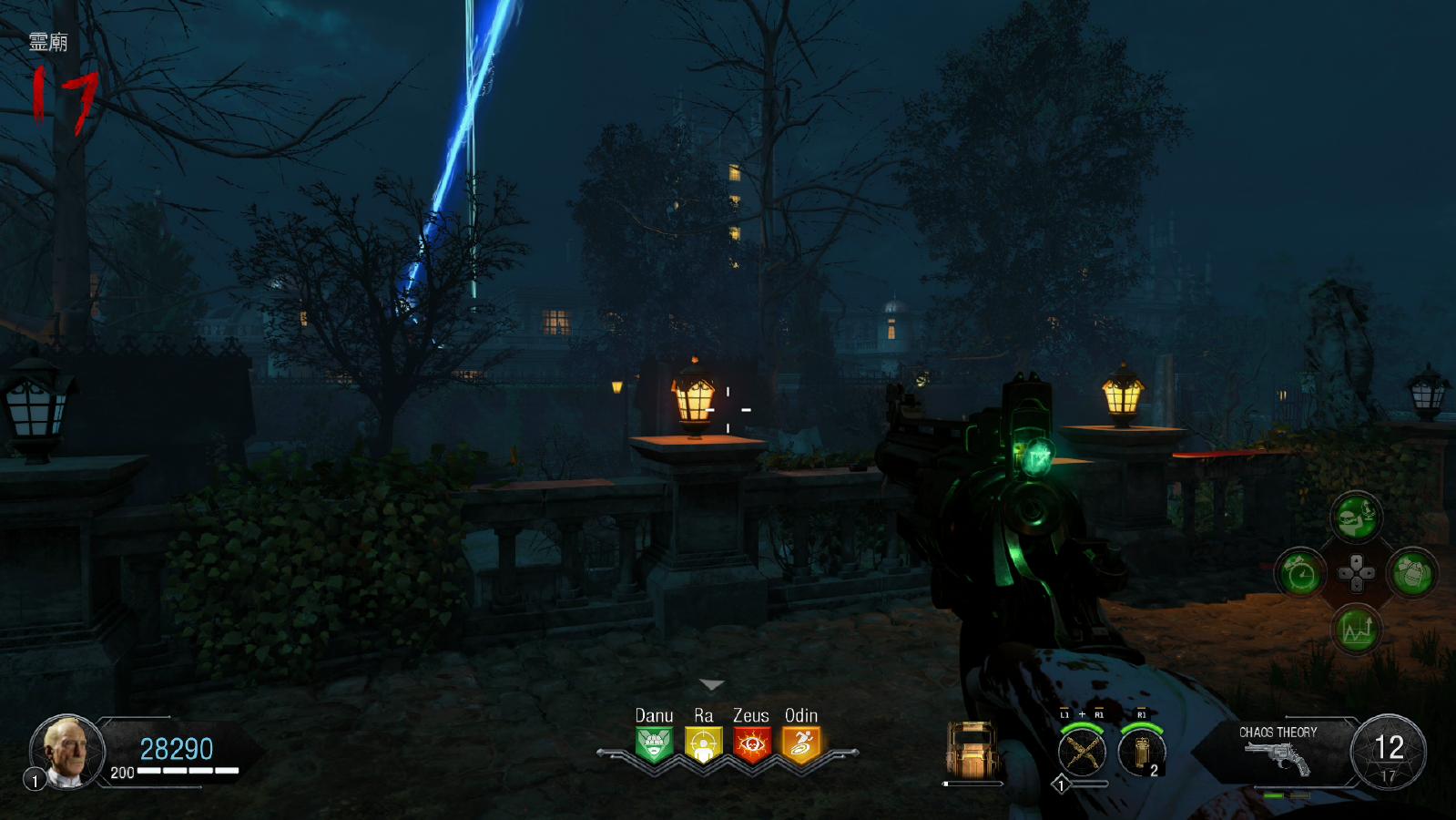Screen dimensions: 1456x820
Task: Select the golden shield equipment icon
Action: (972, 752)
